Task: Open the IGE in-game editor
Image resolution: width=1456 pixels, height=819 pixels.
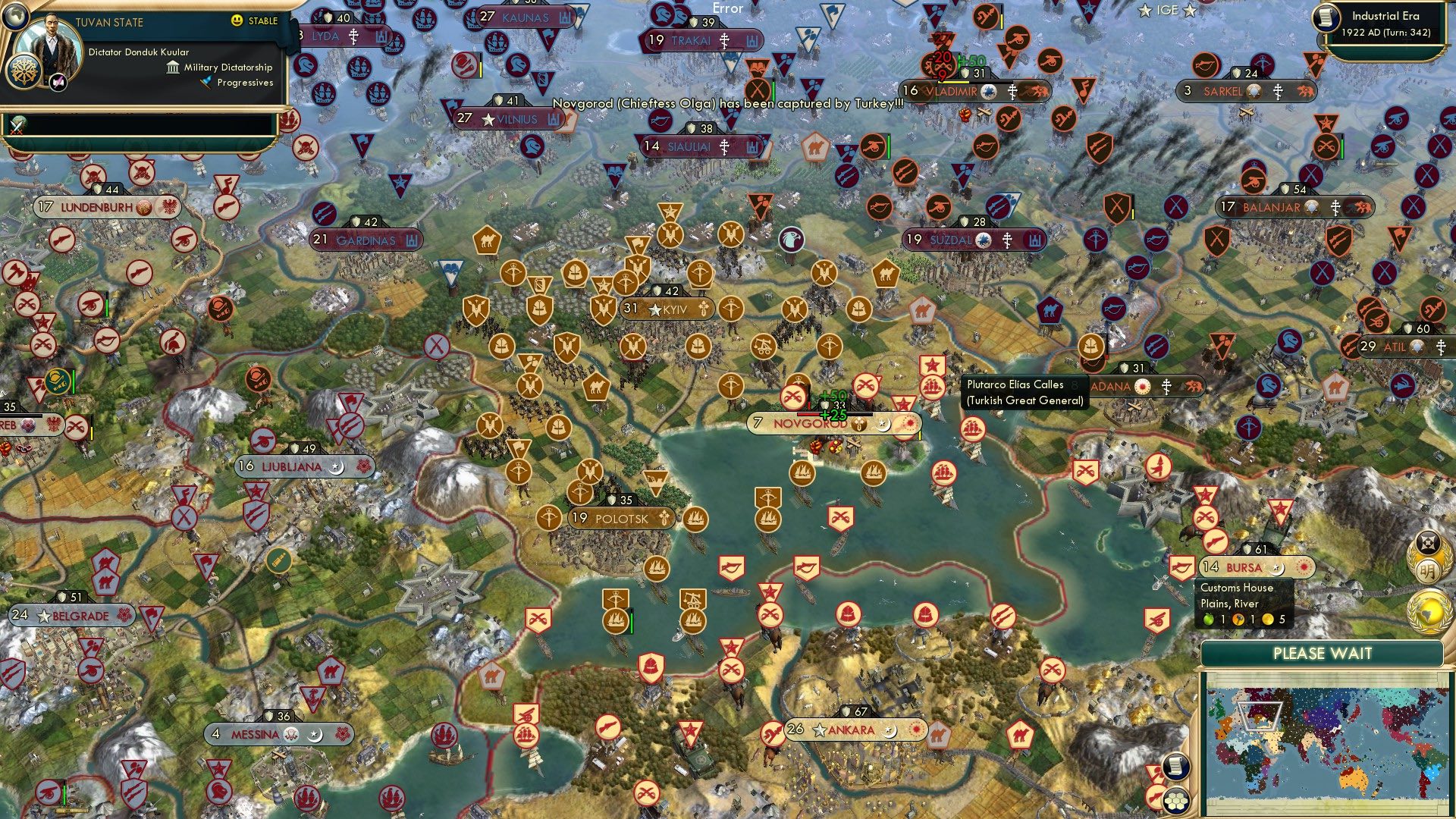Action: pyautogui.click(x=1167, y=11)
